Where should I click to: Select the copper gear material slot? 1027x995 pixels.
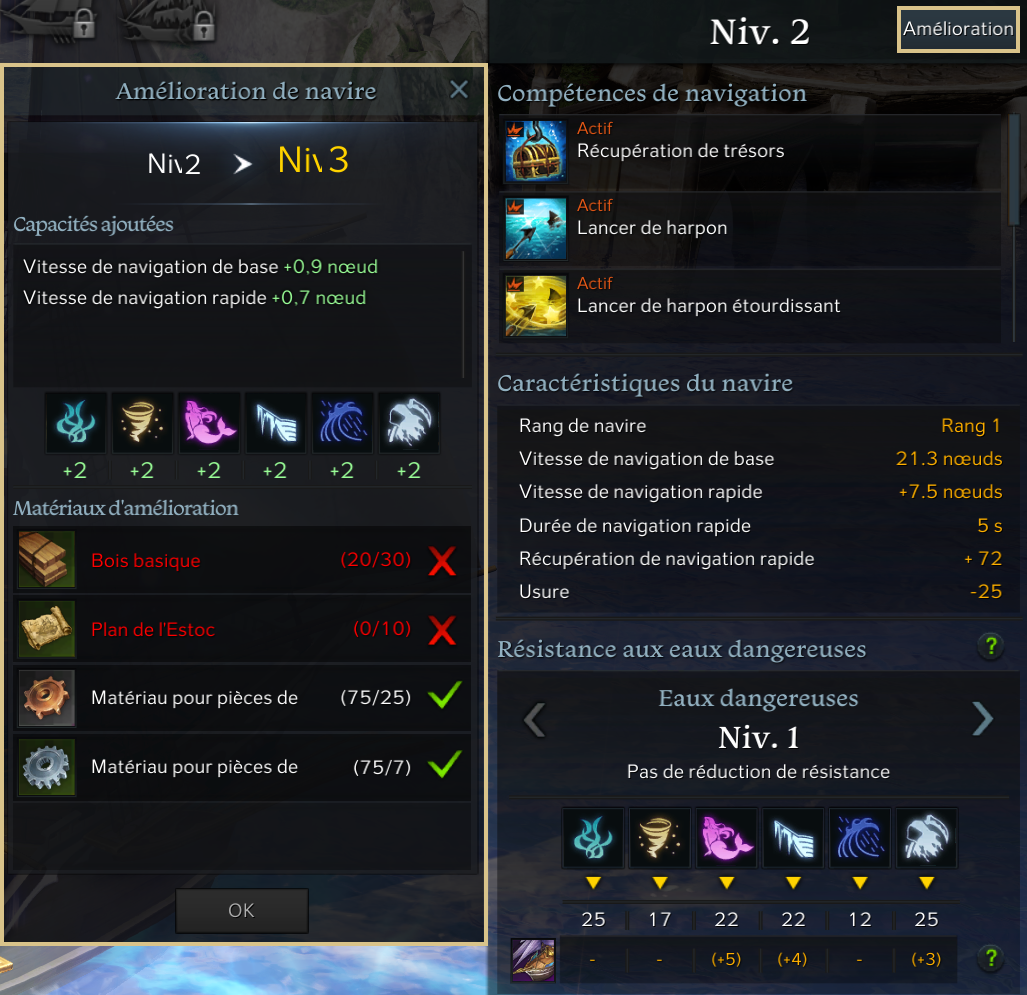(47, 698)
